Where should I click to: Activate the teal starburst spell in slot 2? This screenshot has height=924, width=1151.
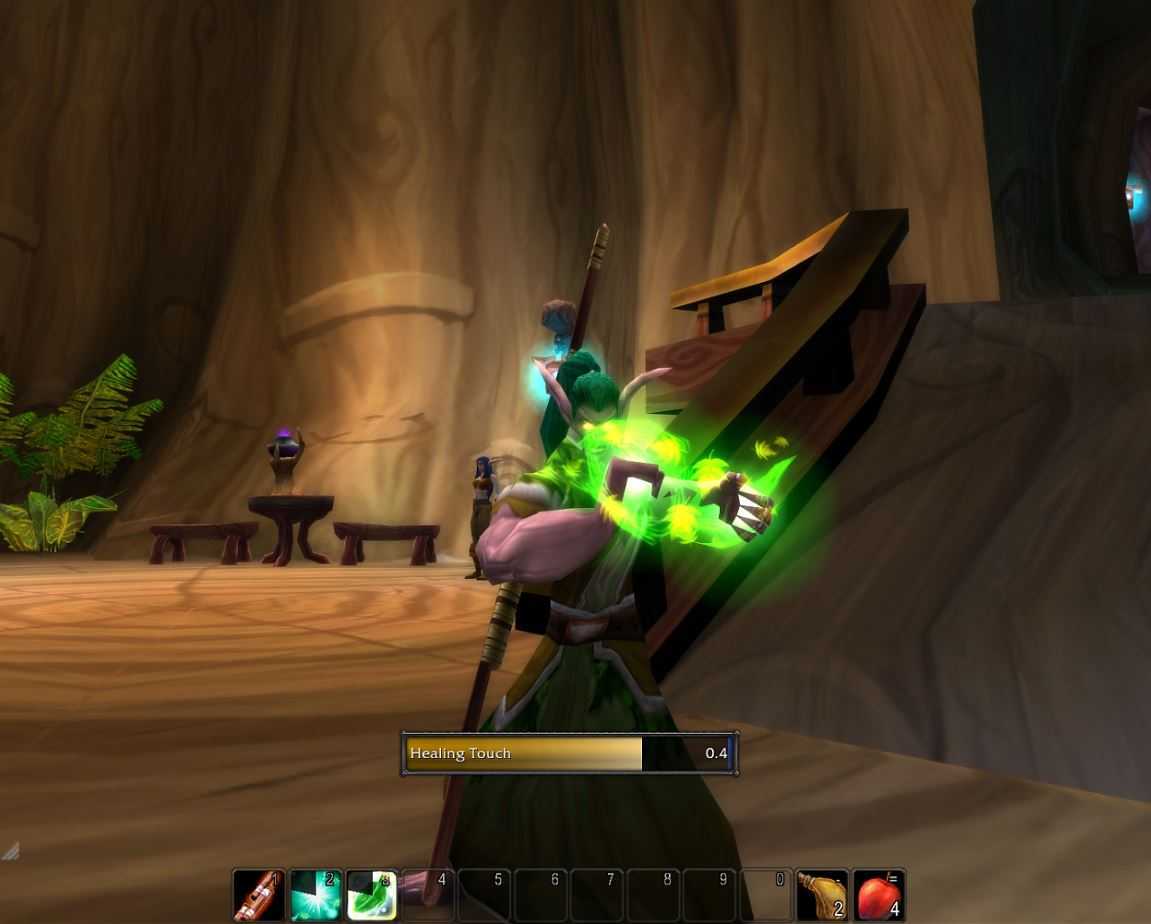(316, 895)
